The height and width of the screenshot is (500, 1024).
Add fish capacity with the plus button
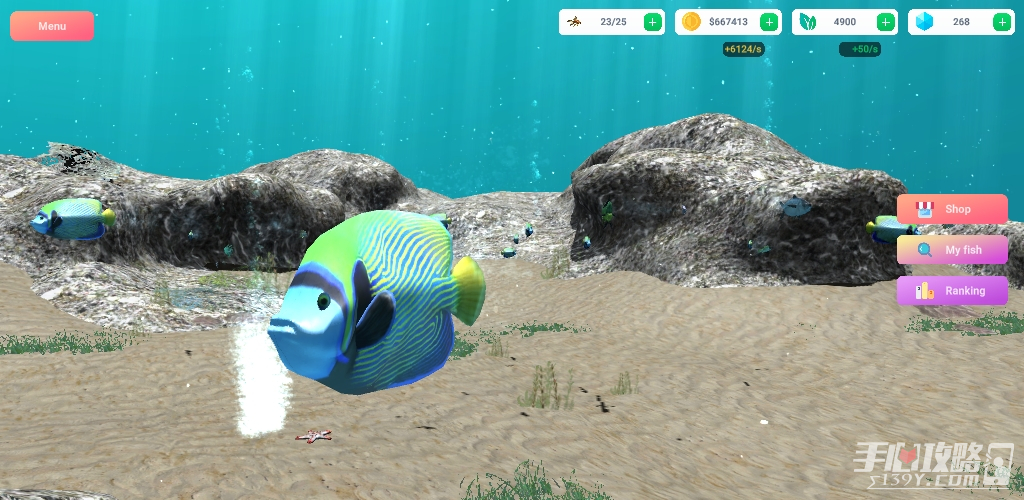point(652,22)
